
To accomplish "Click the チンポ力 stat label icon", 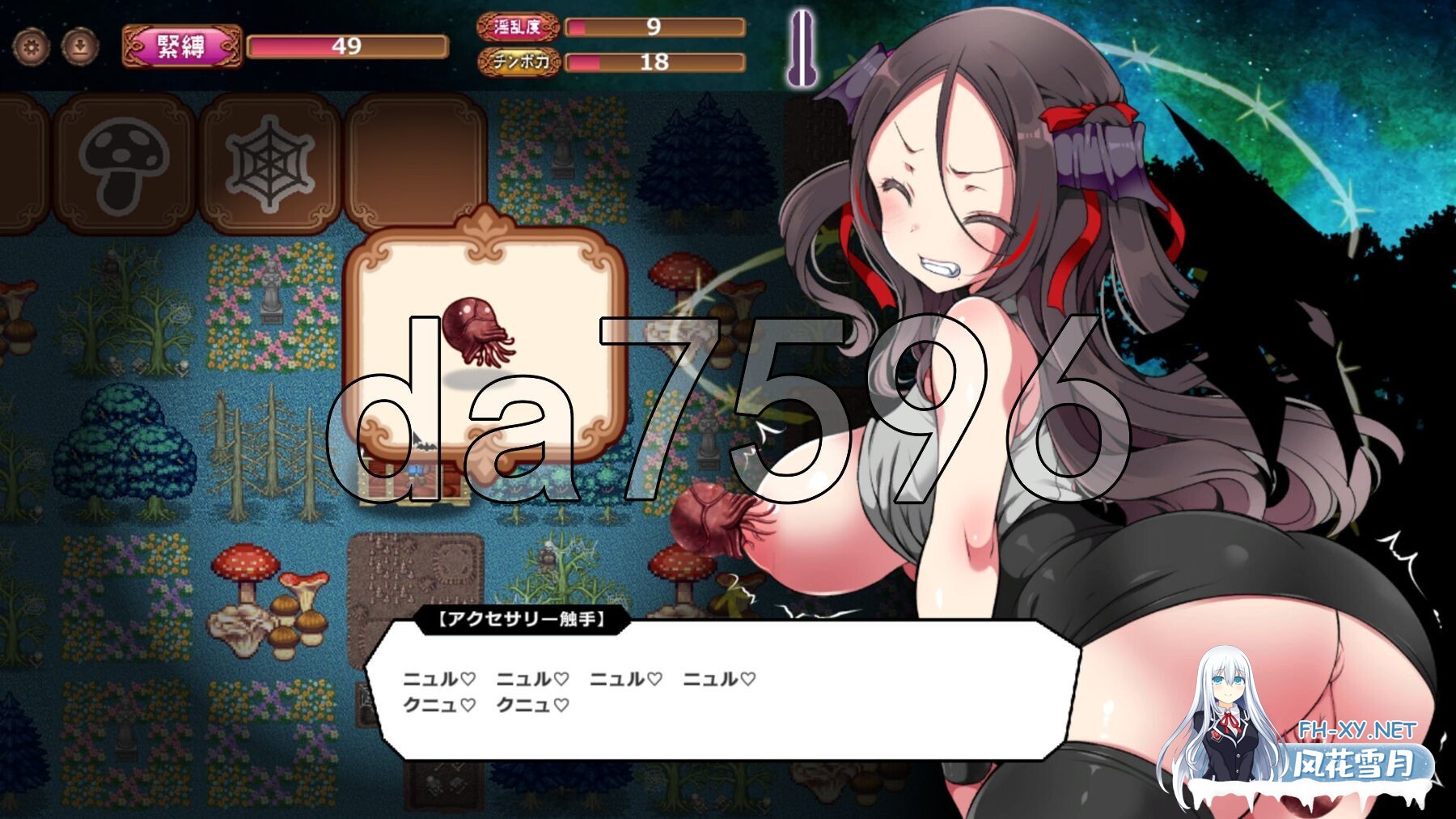I will [518, 60].
